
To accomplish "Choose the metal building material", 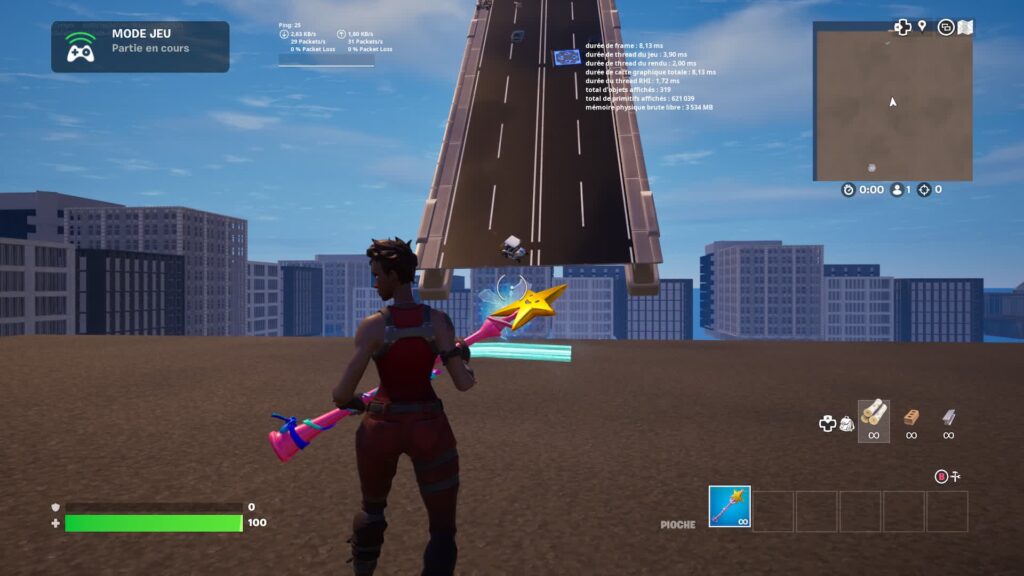I will (948, 417).
